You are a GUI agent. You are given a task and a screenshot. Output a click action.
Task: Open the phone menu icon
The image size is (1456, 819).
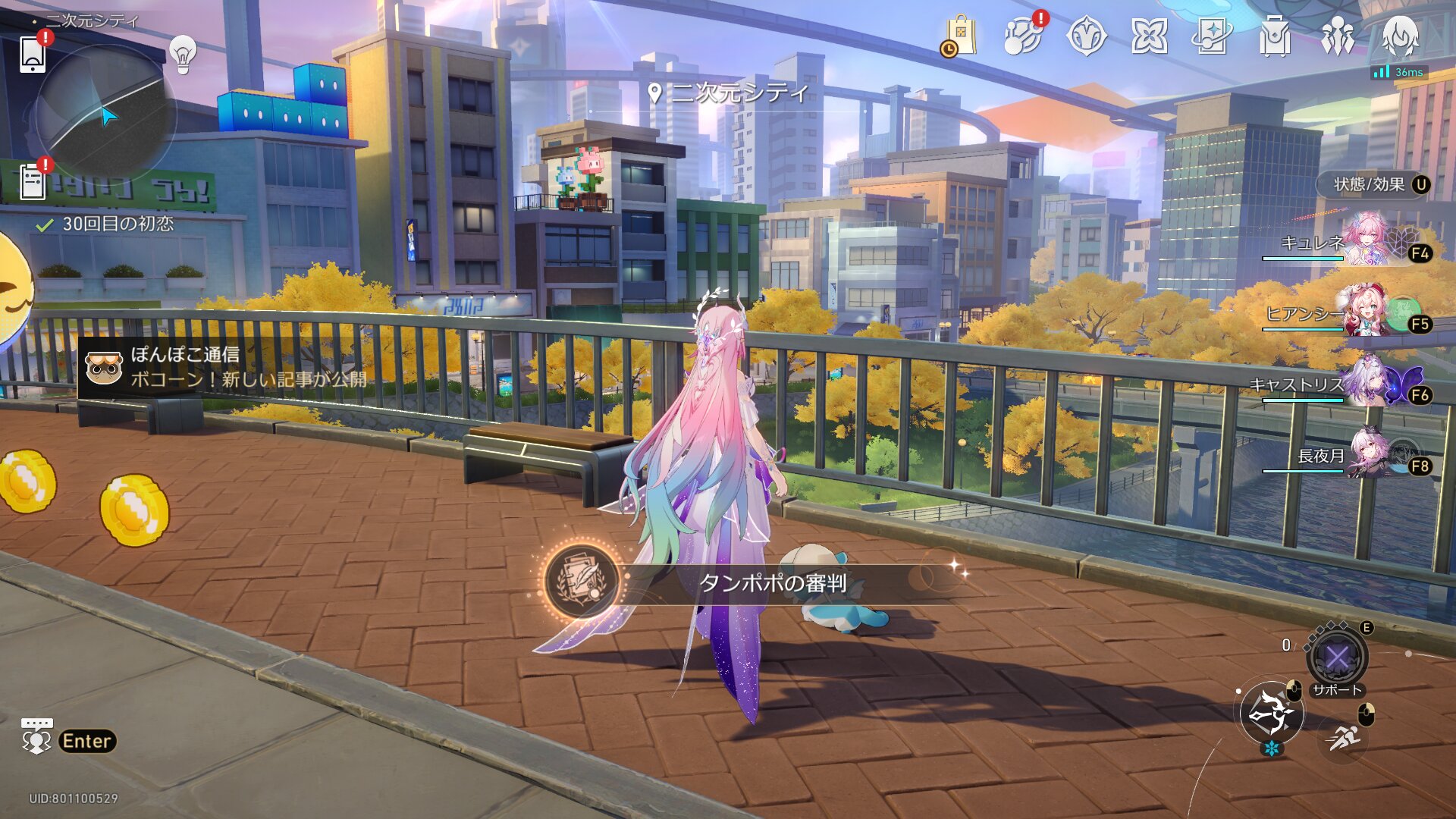point(32,54)
